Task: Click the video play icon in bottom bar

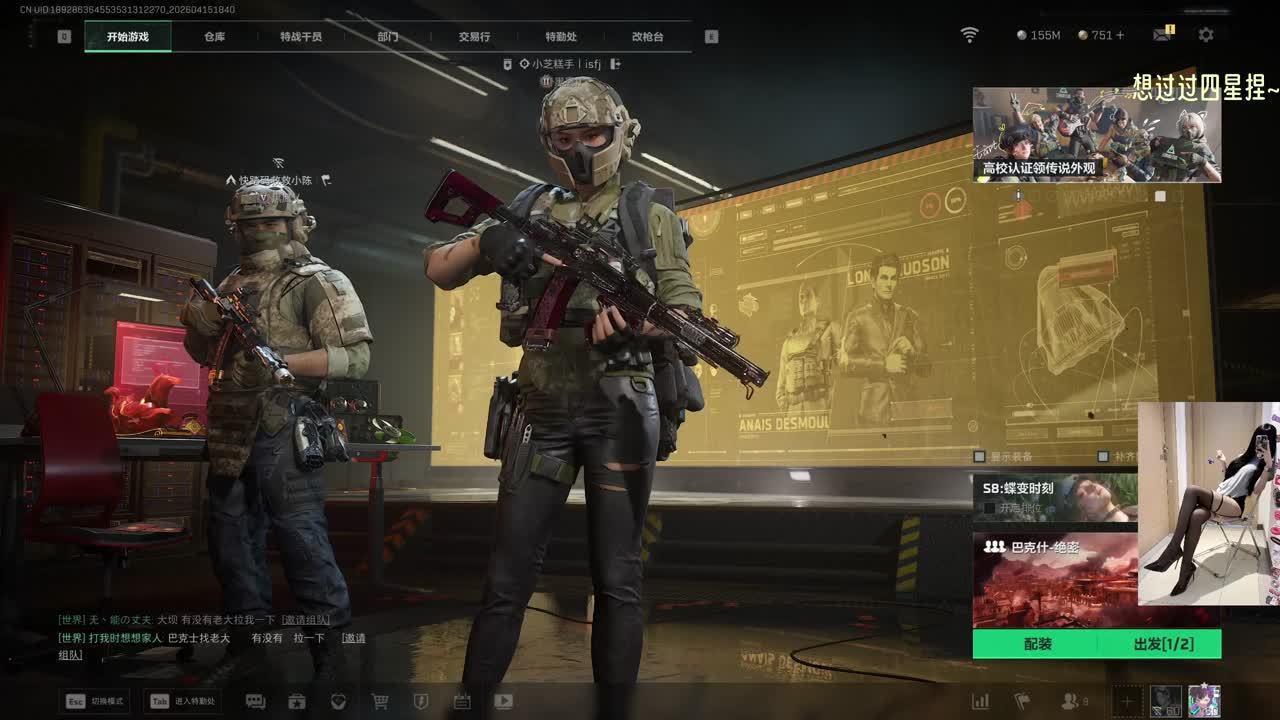Action: point(503,702)
